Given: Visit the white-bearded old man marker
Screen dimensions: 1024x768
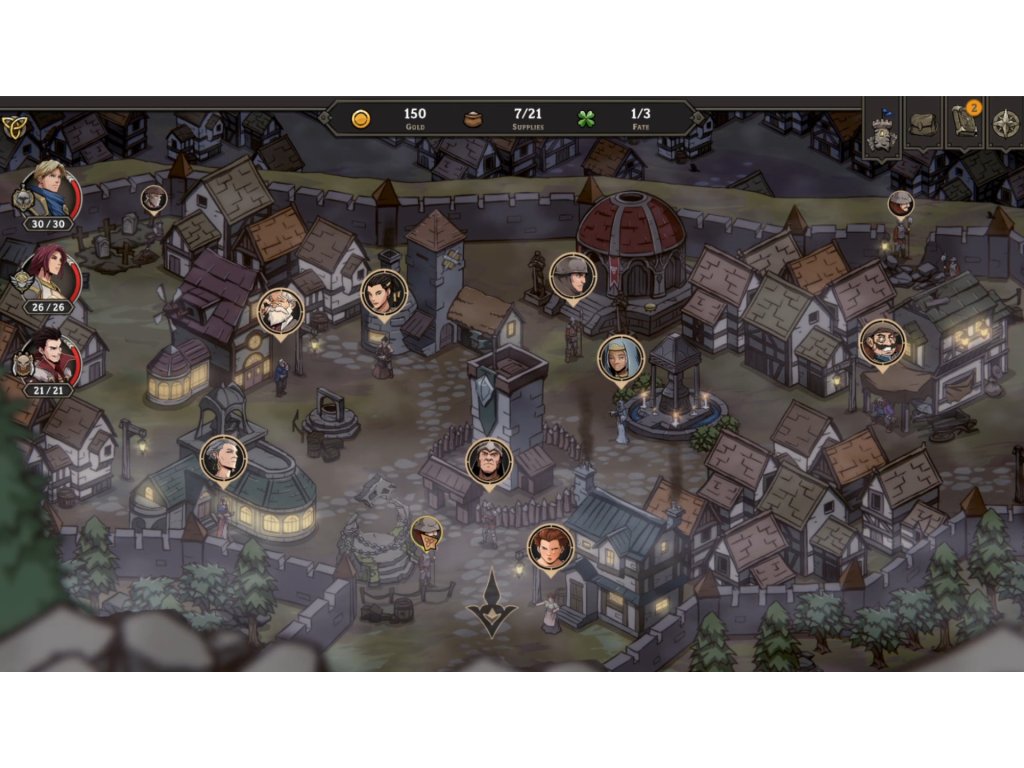Looking at the screenshot, I should 280,311.
